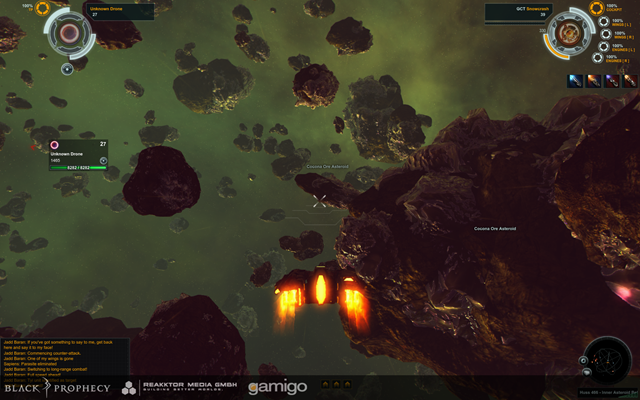Select the blue weapon icon
This screenshot has width=640, height=400.
point(574,80)
